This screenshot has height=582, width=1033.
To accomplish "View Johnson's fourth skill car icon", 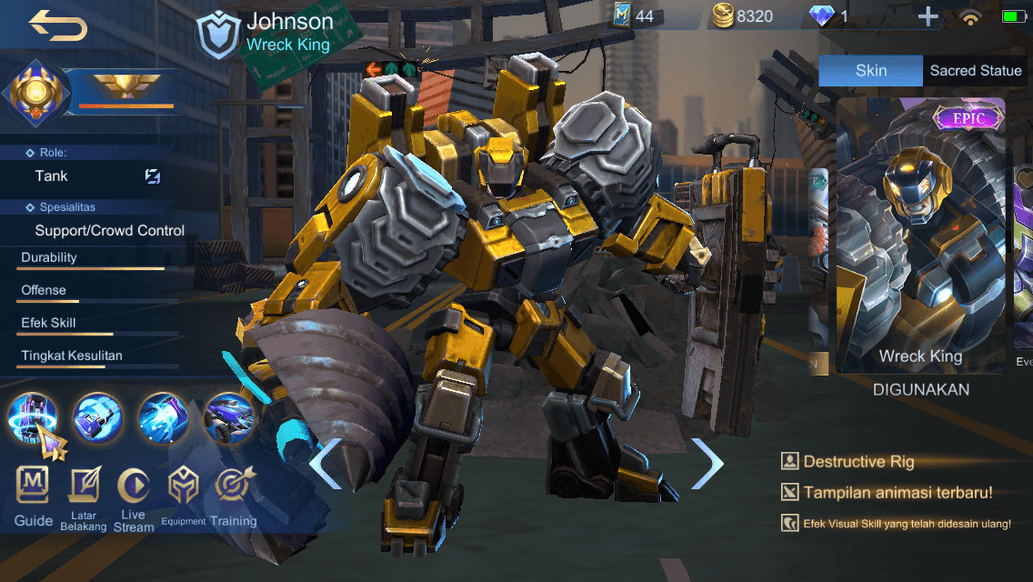I will pyautogui.click(x=229, y=418).
